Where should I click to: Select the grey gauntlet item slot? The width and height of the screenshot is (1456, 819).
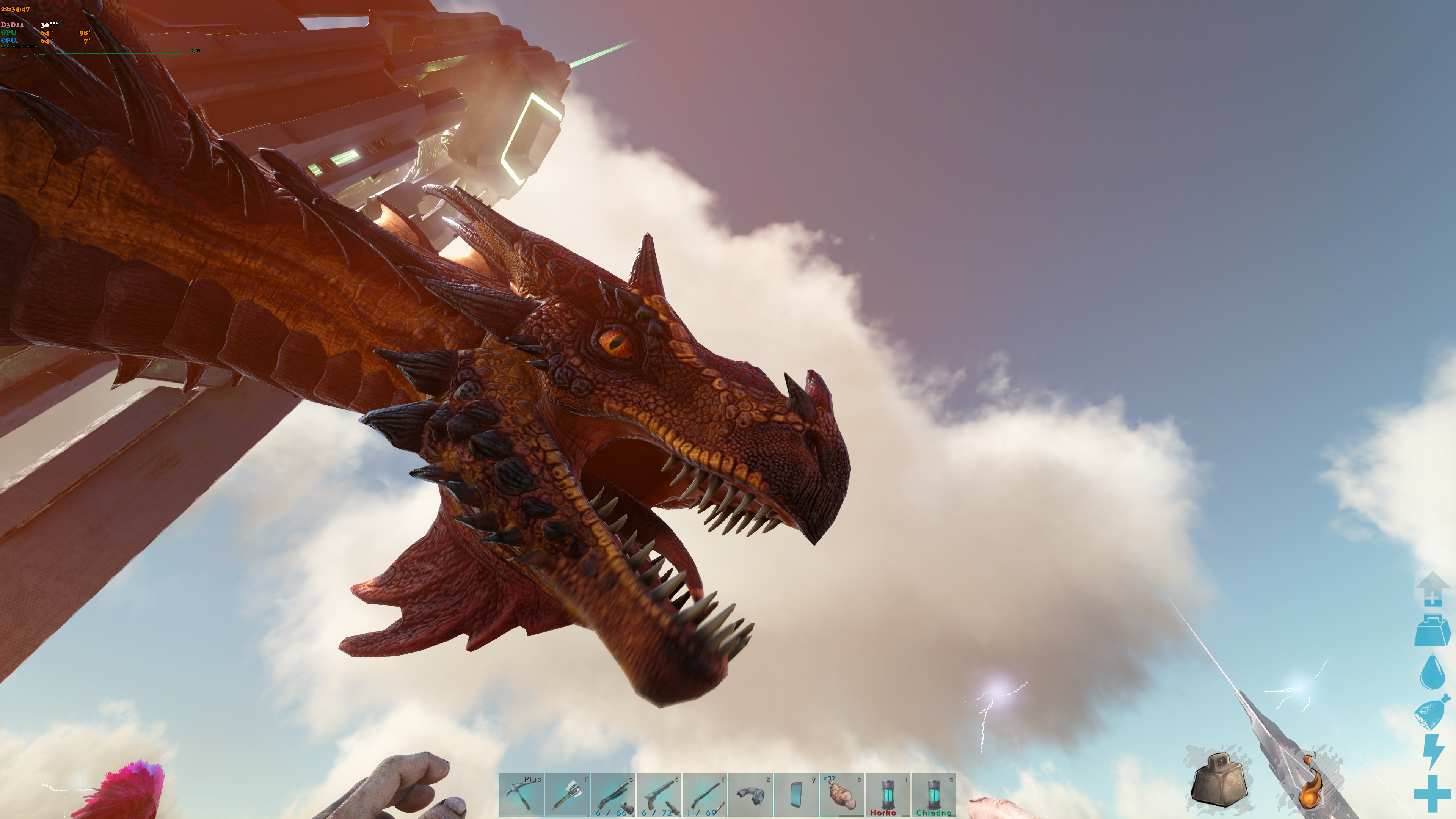(751, 795)
